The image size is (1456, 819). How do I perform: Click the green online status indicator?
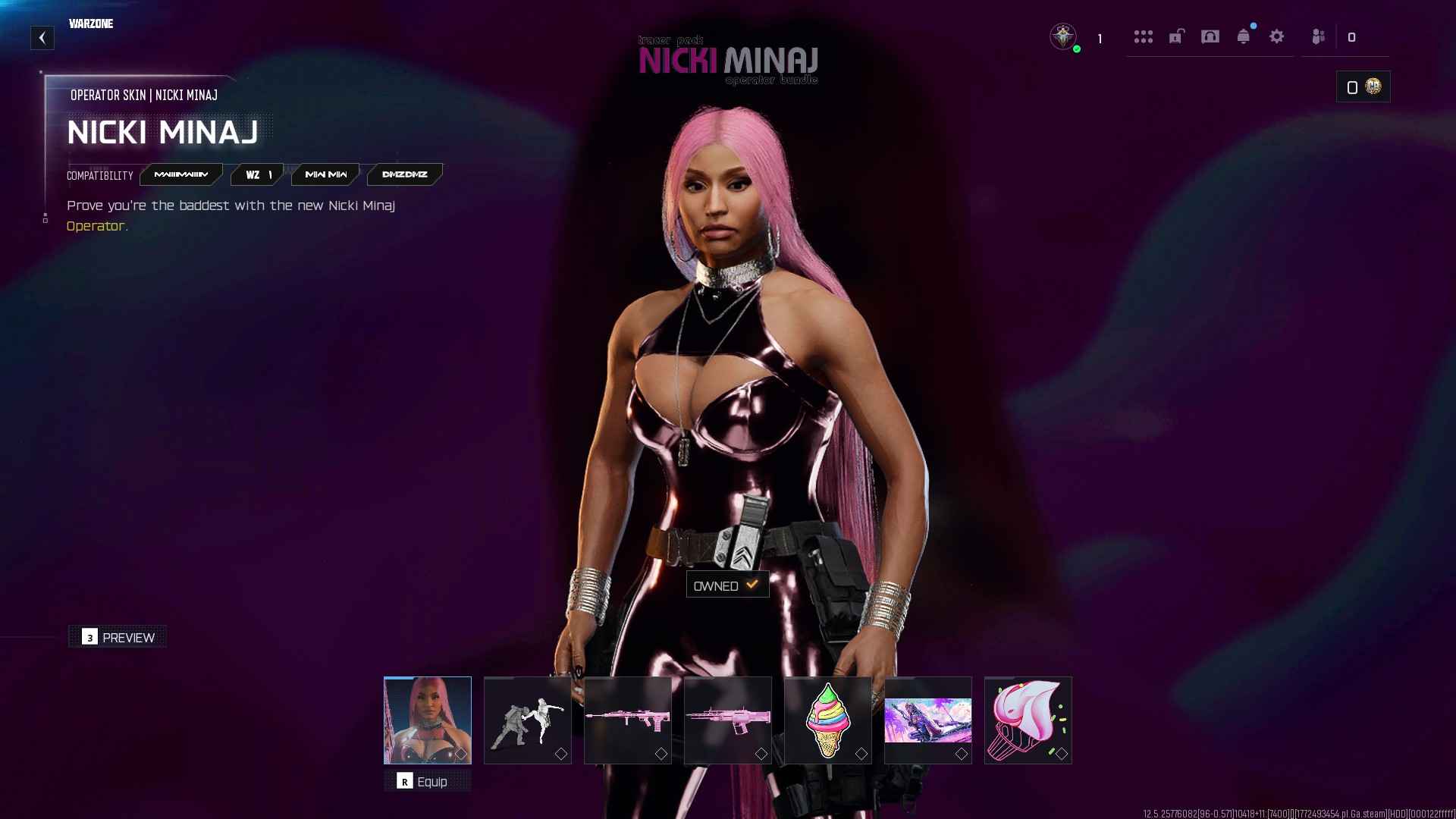1076,48
